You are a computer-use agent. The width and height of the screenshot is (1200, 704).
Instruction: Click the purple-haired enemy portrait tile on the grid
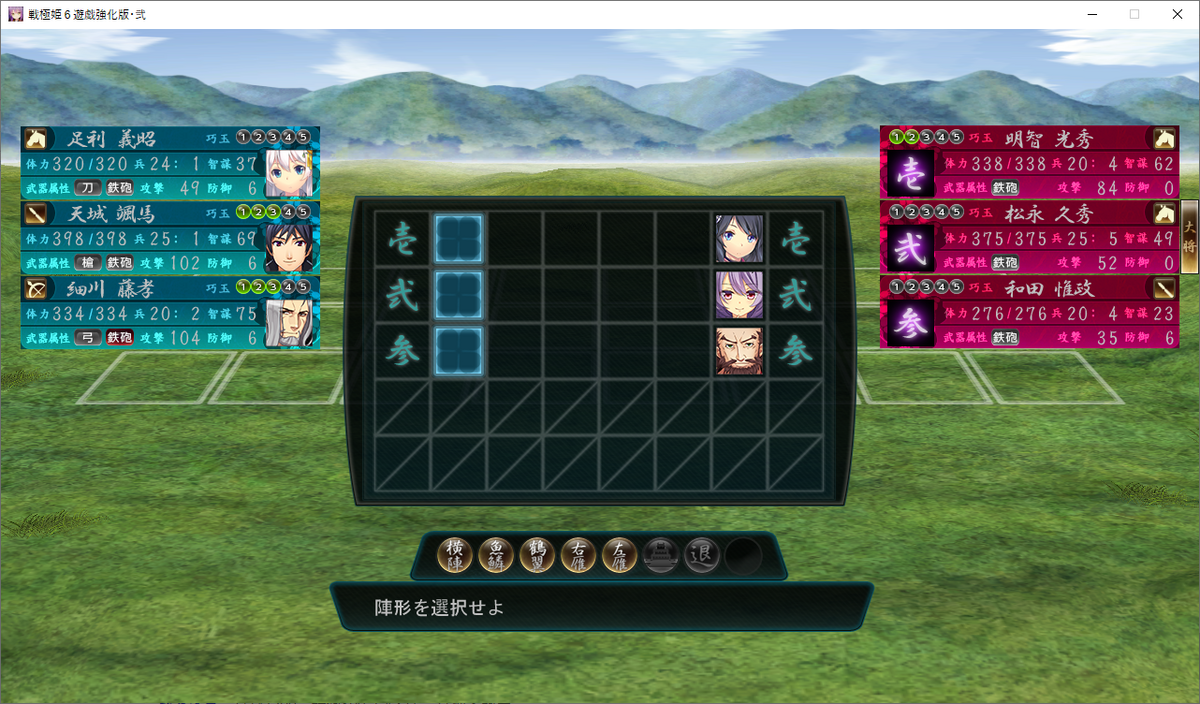click(740, 295)
